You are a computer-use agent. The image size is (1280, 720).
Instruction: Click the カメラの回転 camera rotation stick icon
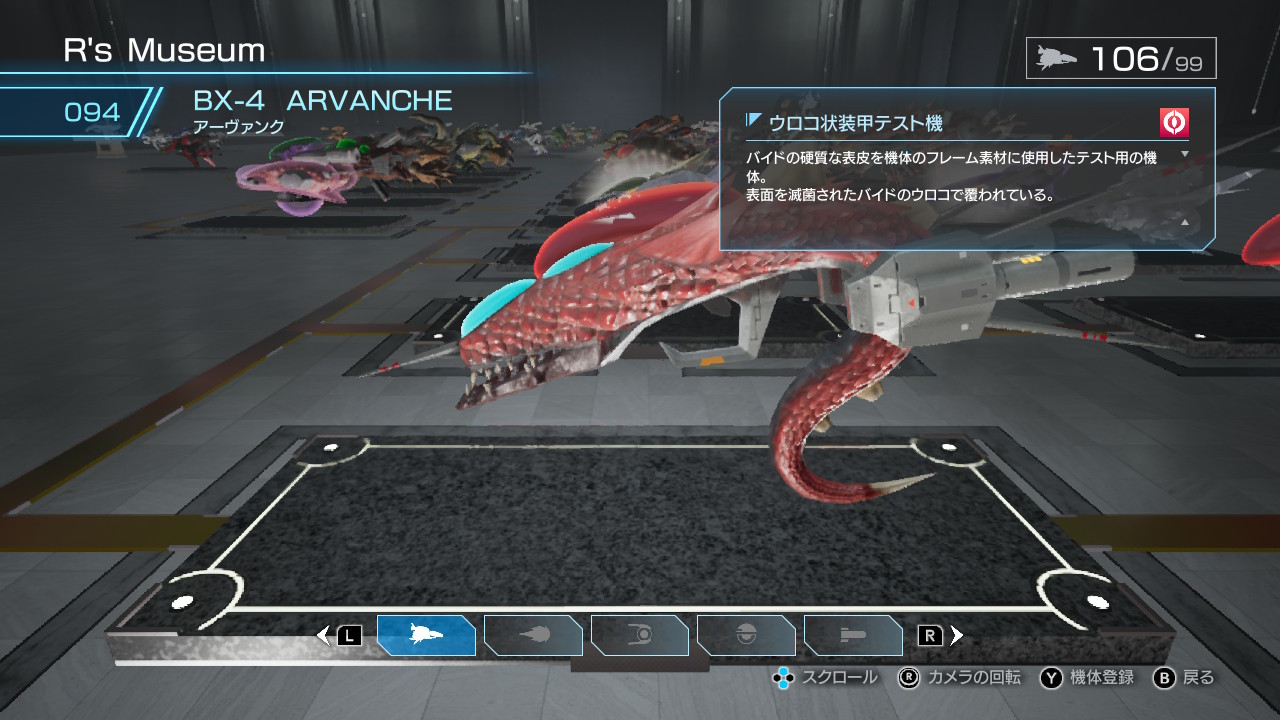(x=908, y=678)
